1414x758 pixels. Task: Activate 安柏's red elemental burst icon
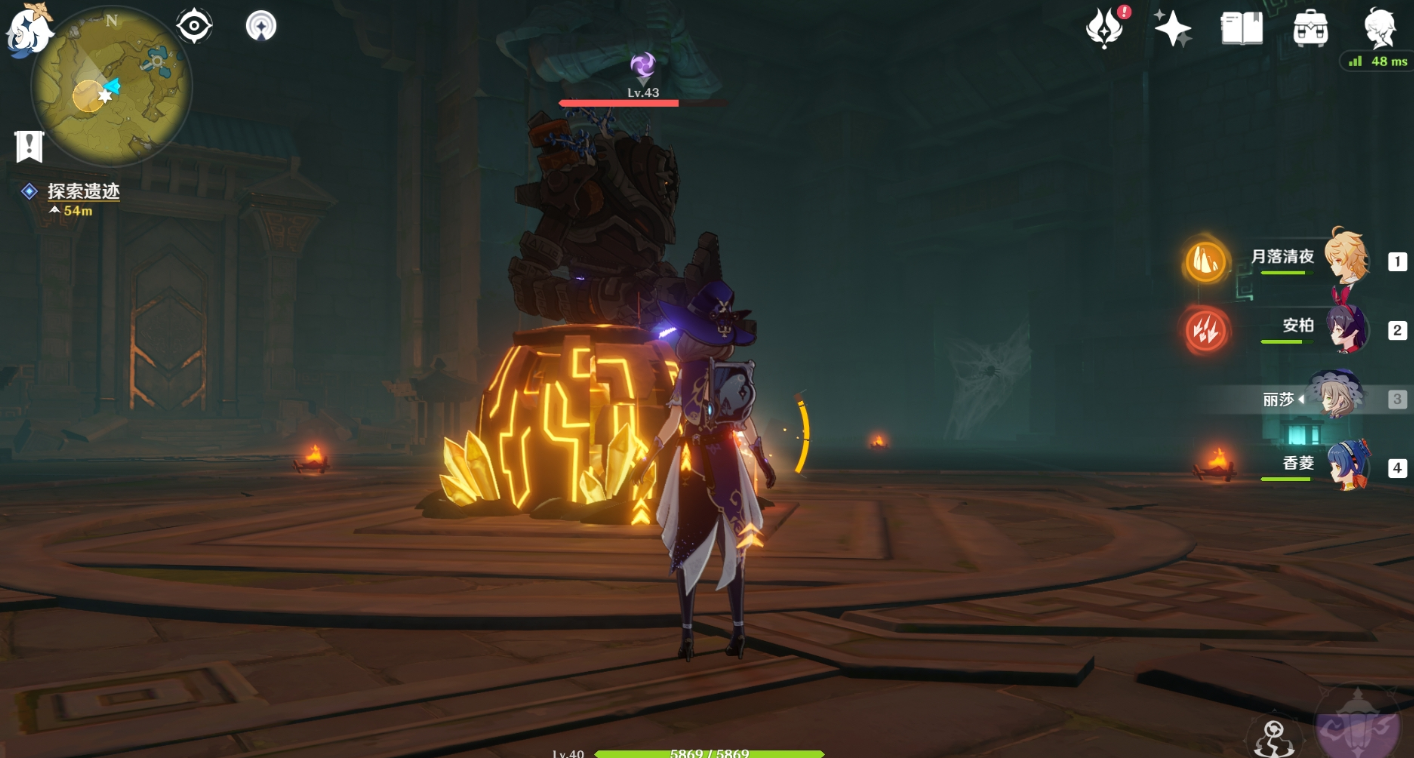pyautogui.click(x=1207, y=331)
